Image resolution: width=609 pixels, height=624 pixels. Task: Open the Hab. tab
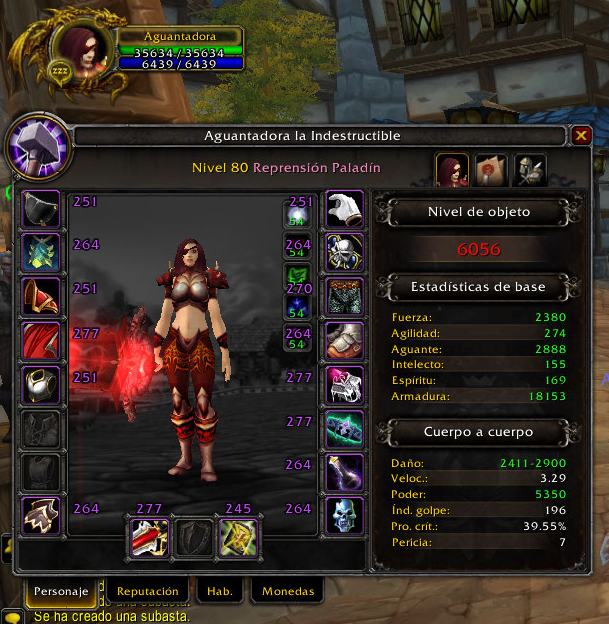(x=220, y=591)
